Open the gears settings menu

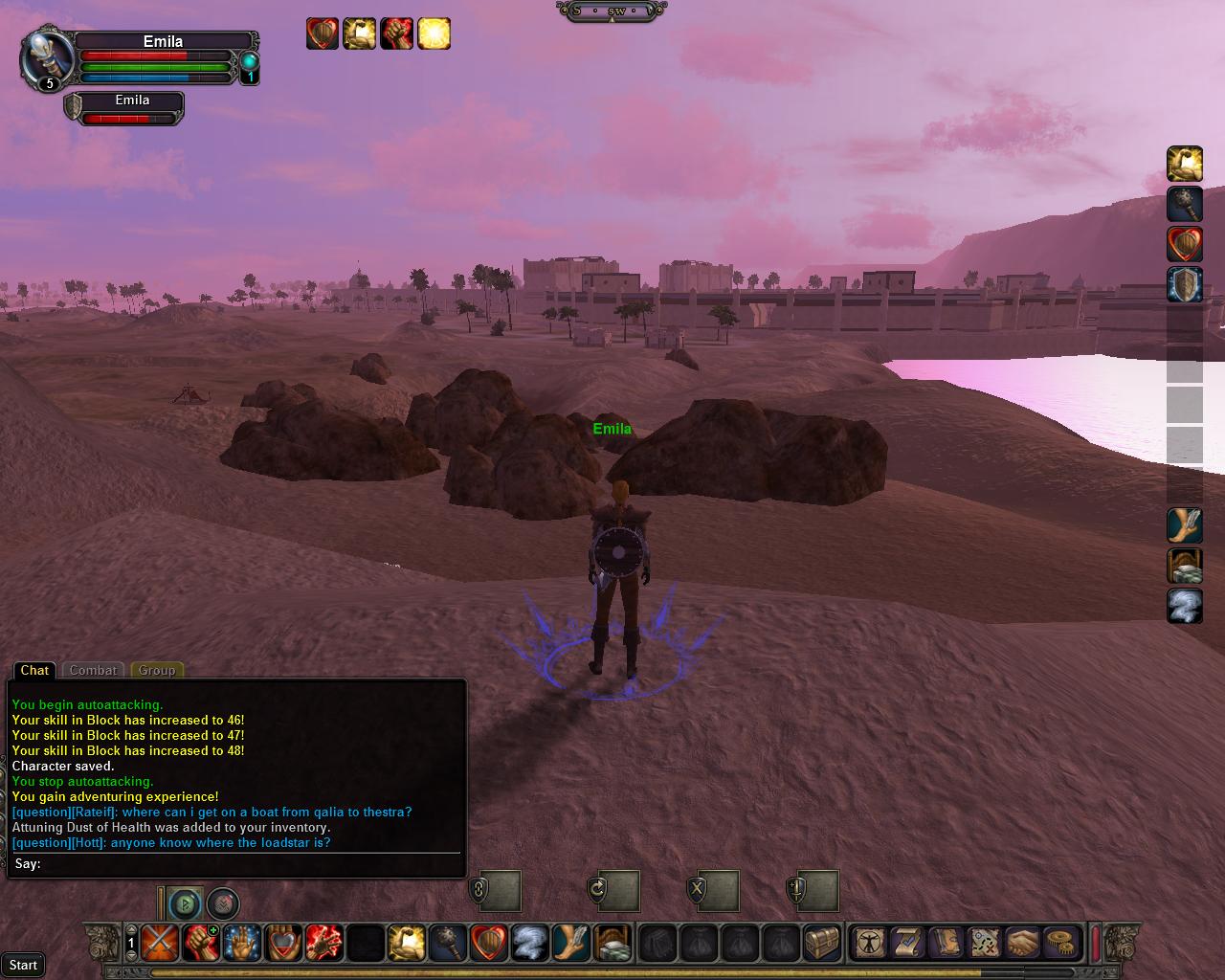click(x=1059, y=943)
